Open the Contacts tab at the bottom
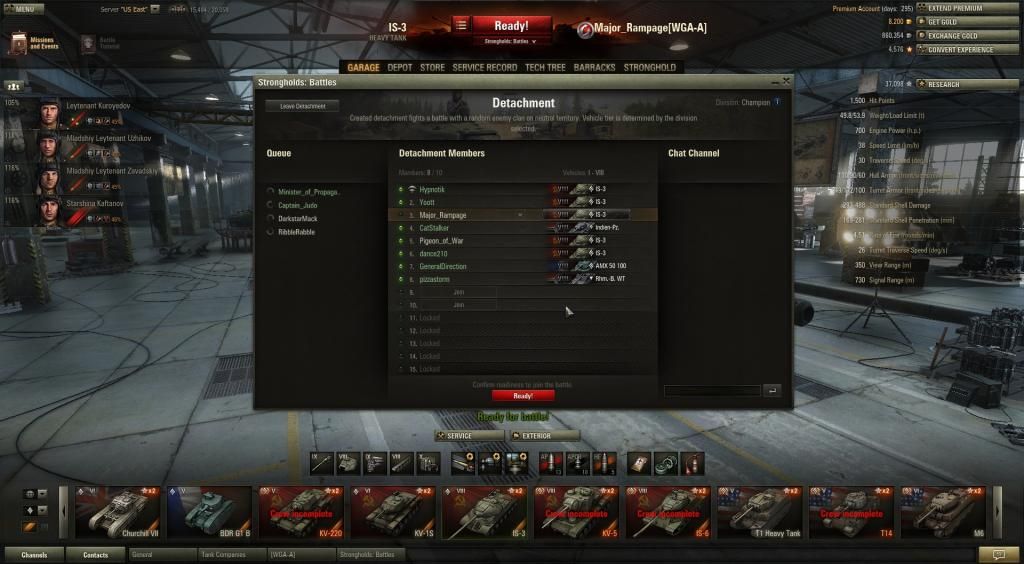The image size is (1024, 564). 96,554
